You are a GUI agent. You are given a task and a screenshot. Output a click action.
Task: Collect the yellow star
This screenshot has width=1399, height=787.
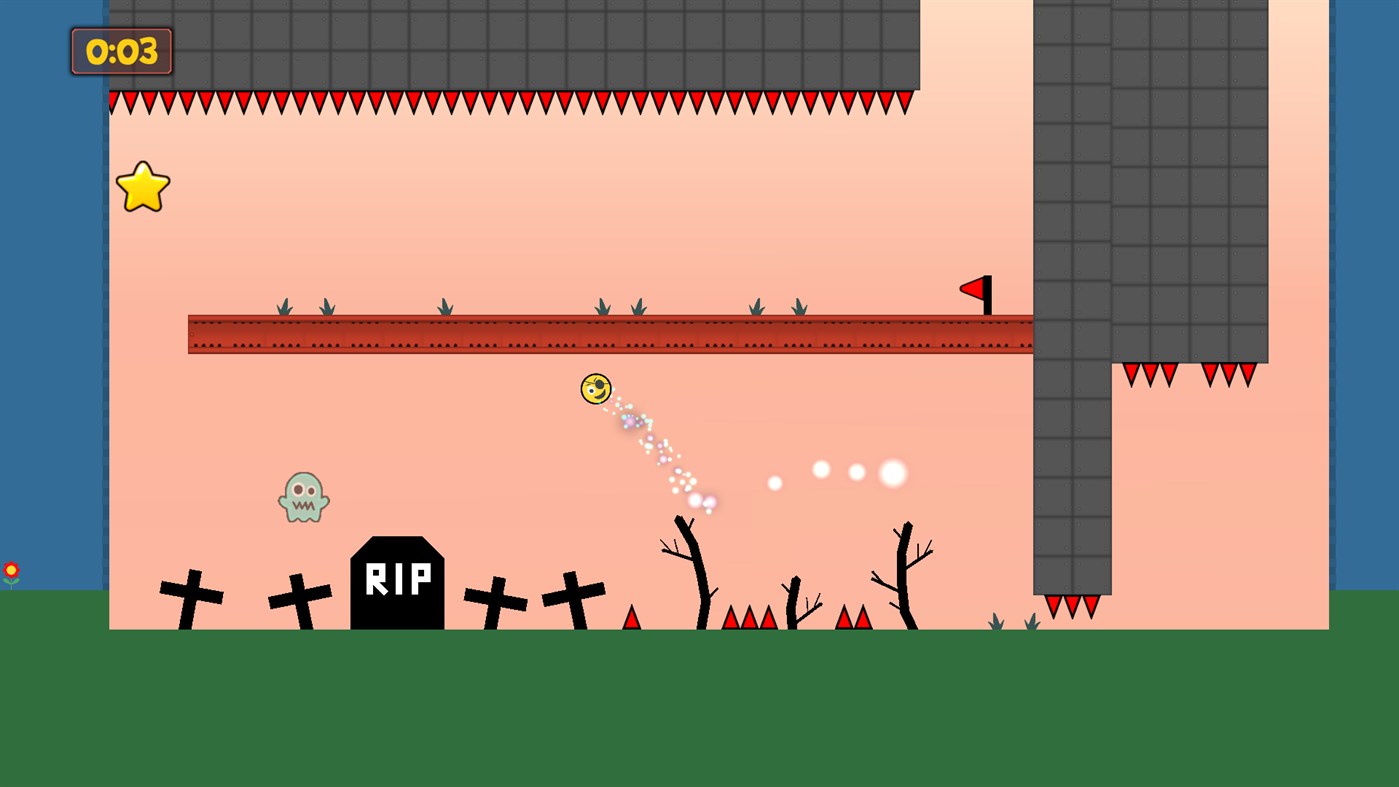tap(142, 186)
